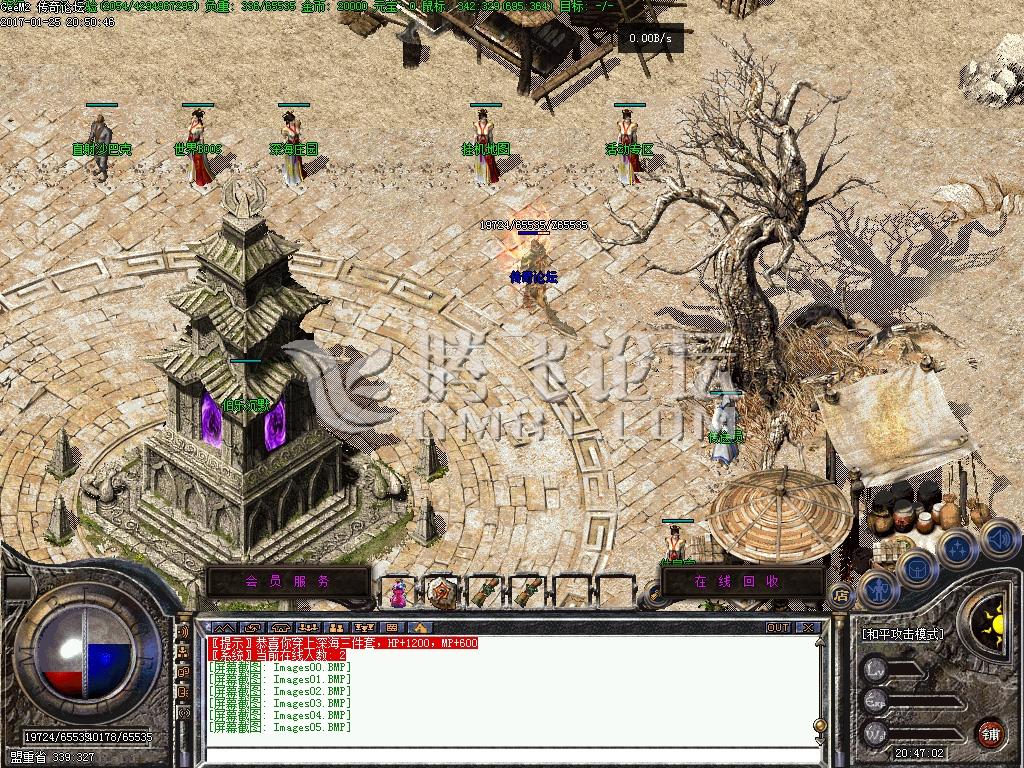Click the mountain-shaped icon in chat toolbar
The width and height of the screenshot is (1024, 768).
click(x=224, y=628)
